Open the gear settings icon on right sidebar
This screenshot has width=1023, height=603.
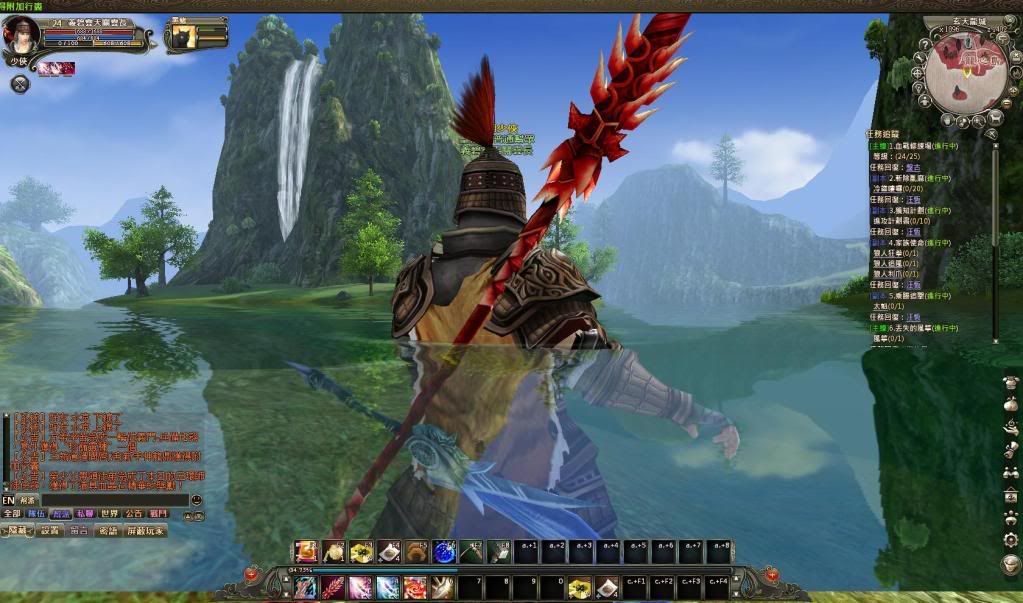pyautogui.click(x=1011, y=539)
